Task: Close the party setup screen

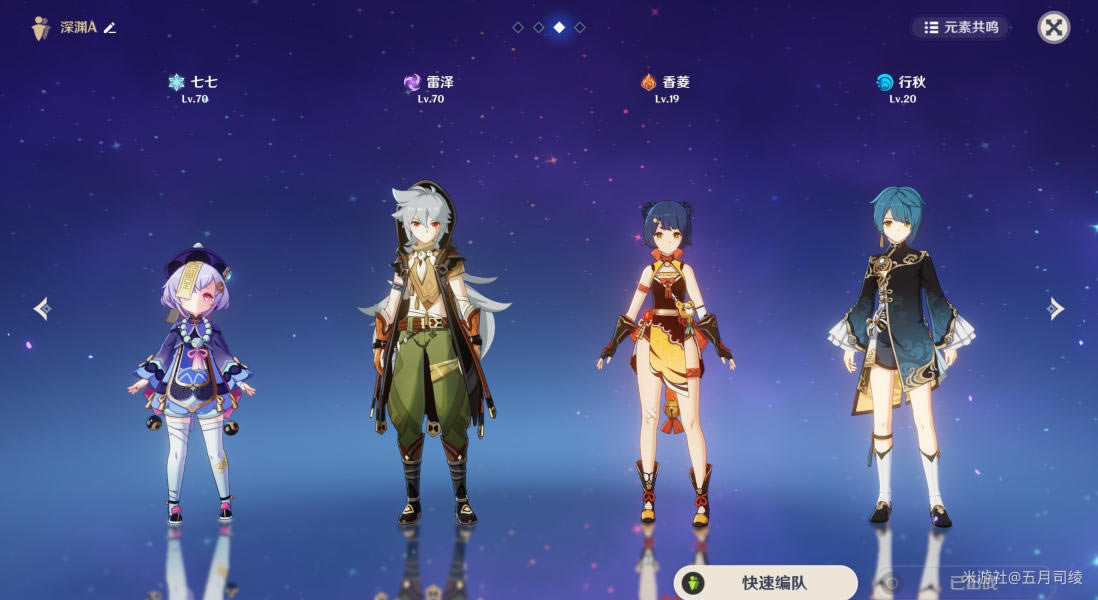Action: (1053, 27)
